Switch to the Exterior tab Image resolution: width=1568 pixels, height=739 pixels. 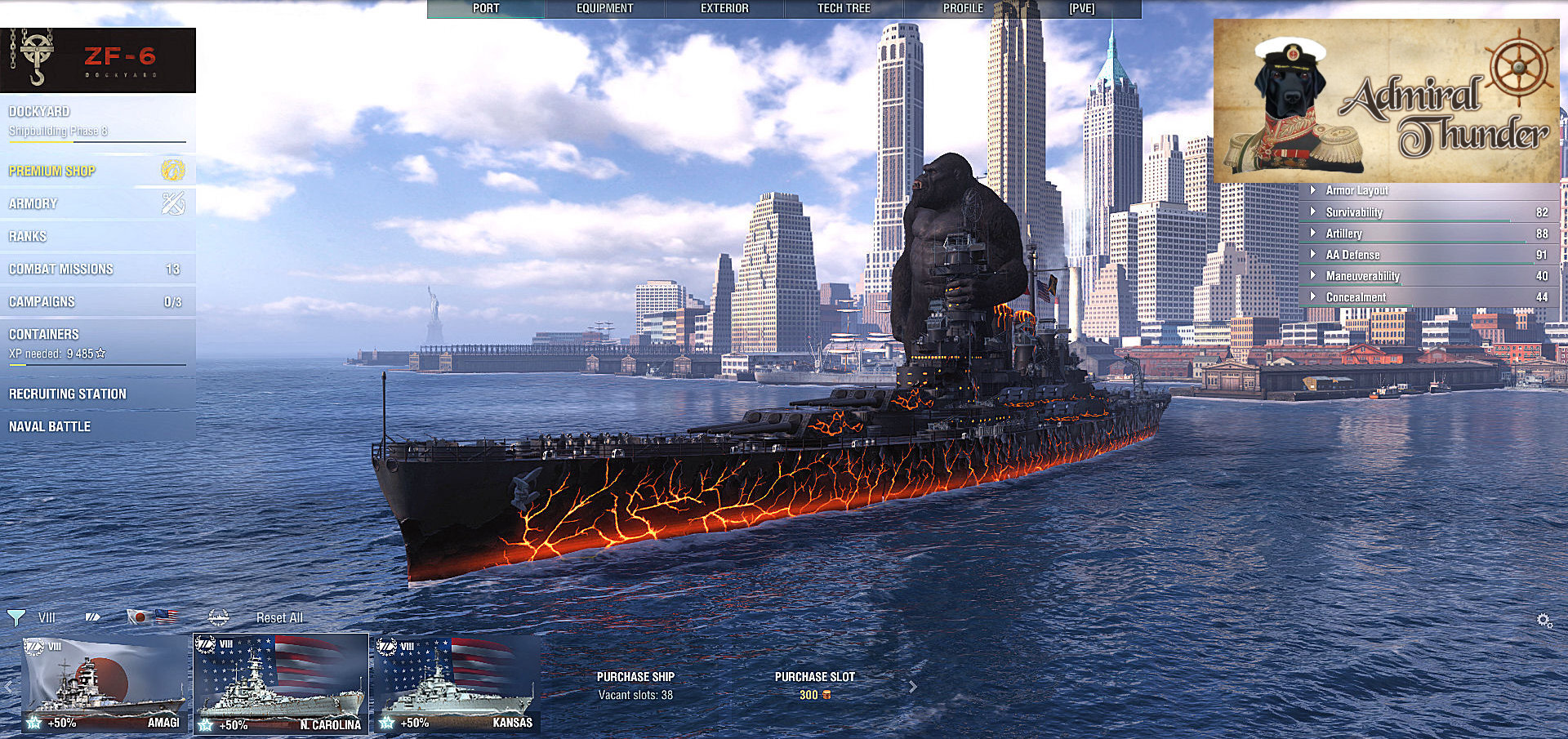tap(724, 8)
